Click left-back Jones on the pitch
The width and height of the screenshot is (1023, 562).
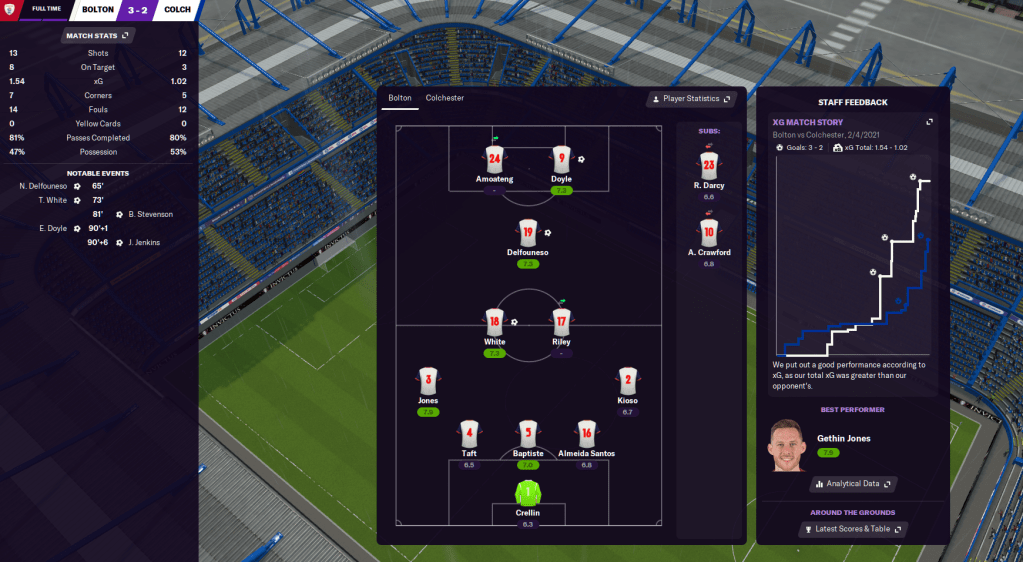[428, 381]
